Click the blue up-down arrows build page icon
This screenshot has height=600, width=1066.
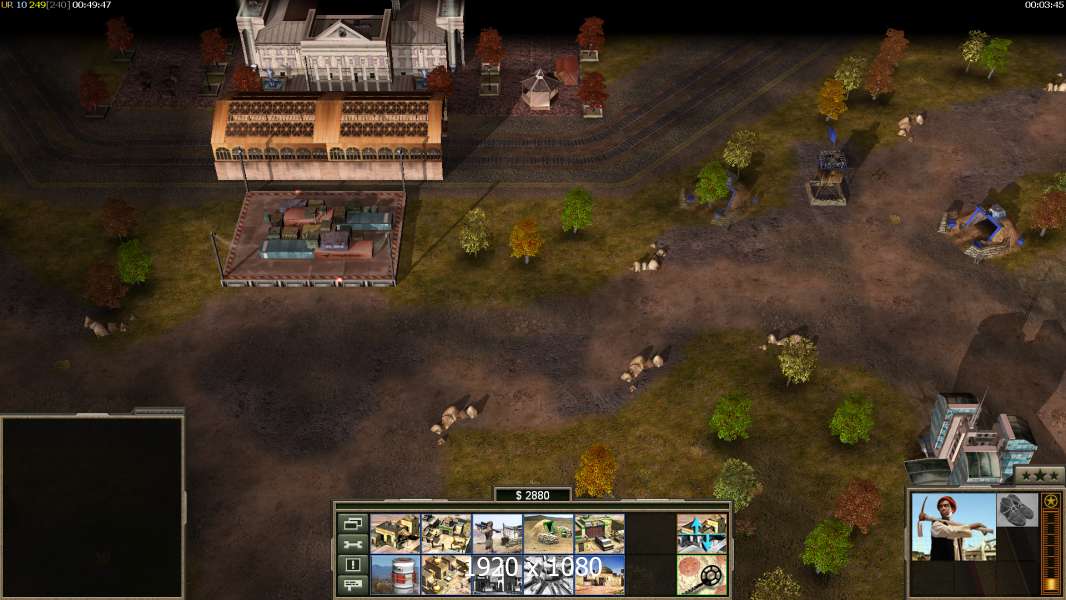[x=701, y=534]
